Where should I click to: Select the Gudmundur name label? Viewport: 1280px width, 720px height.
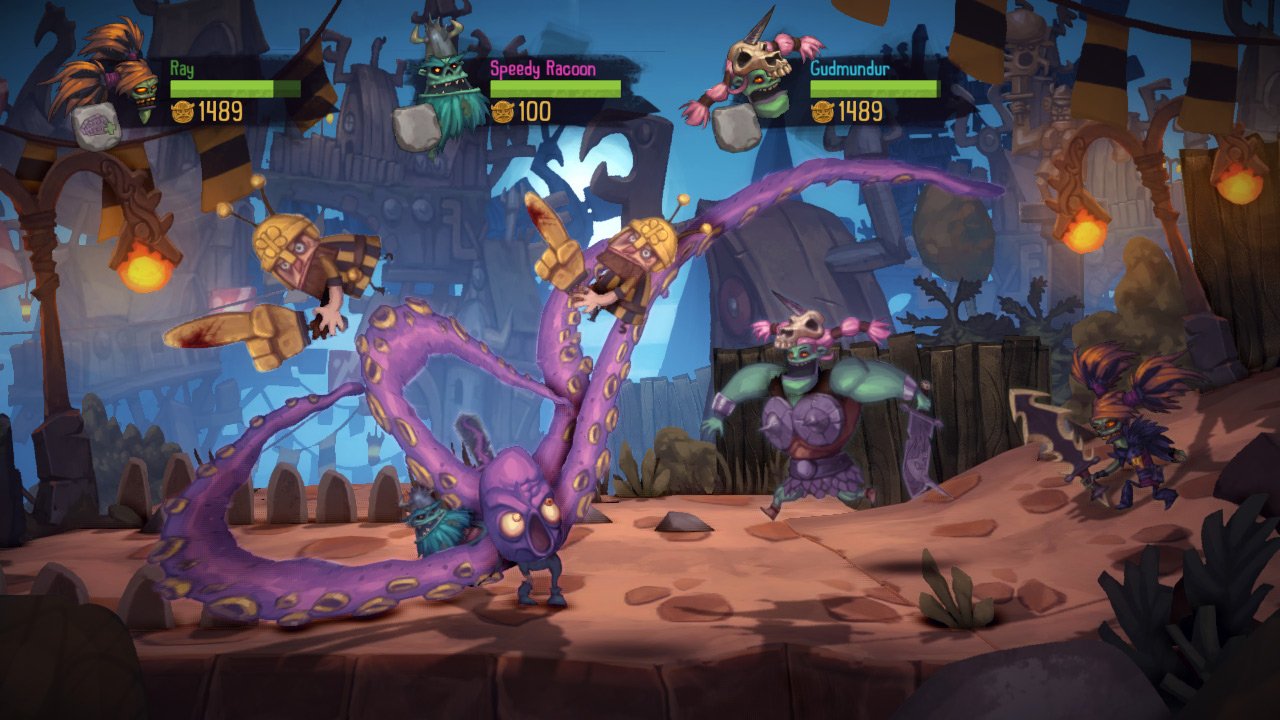point(849,72)
